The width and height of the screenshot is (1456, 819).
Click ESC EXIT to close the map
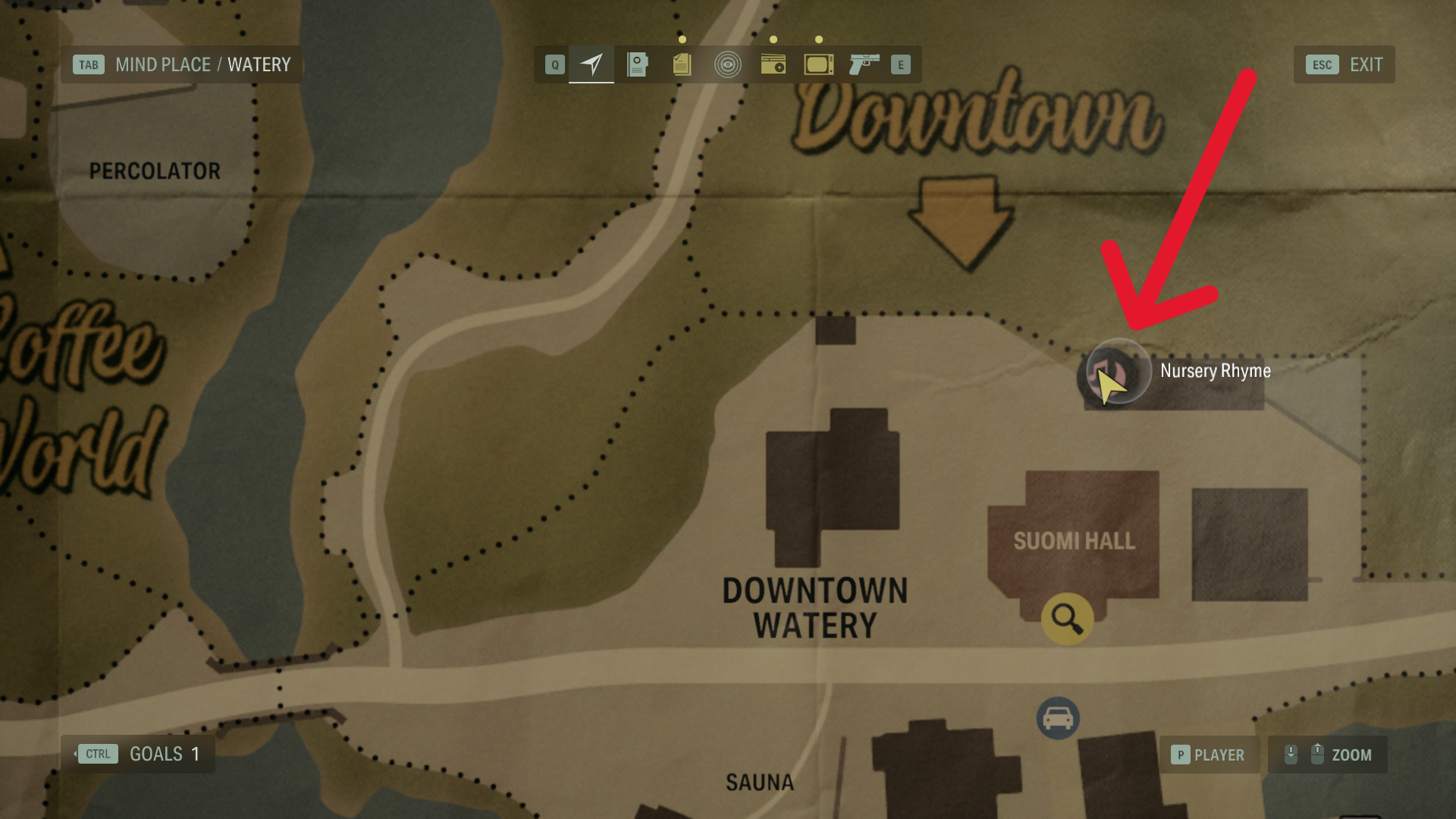1345,64
